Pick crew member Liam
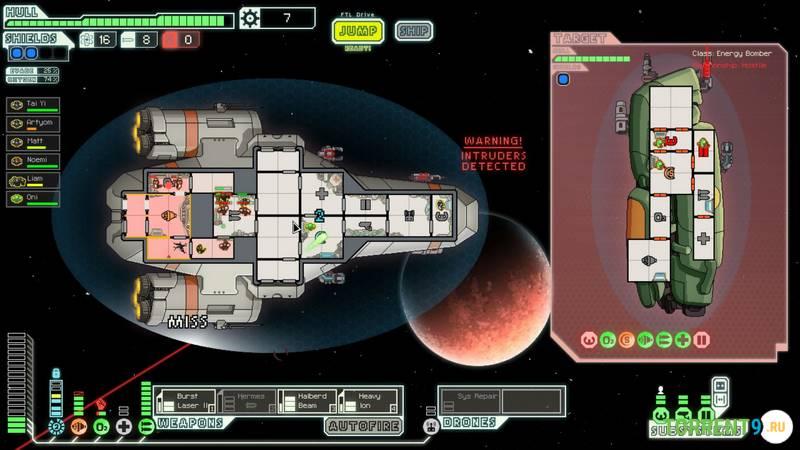This screenshot has width=800, height=450. 34,180
